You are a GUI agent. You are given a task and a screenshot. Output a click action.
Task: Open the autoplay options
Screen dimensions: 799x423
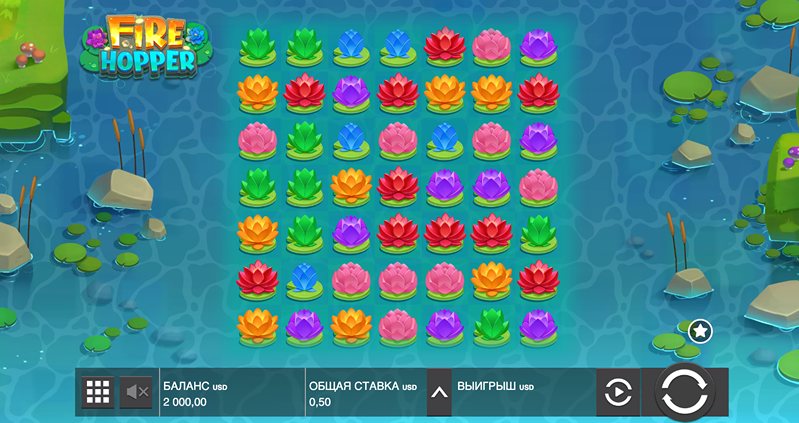618,392
